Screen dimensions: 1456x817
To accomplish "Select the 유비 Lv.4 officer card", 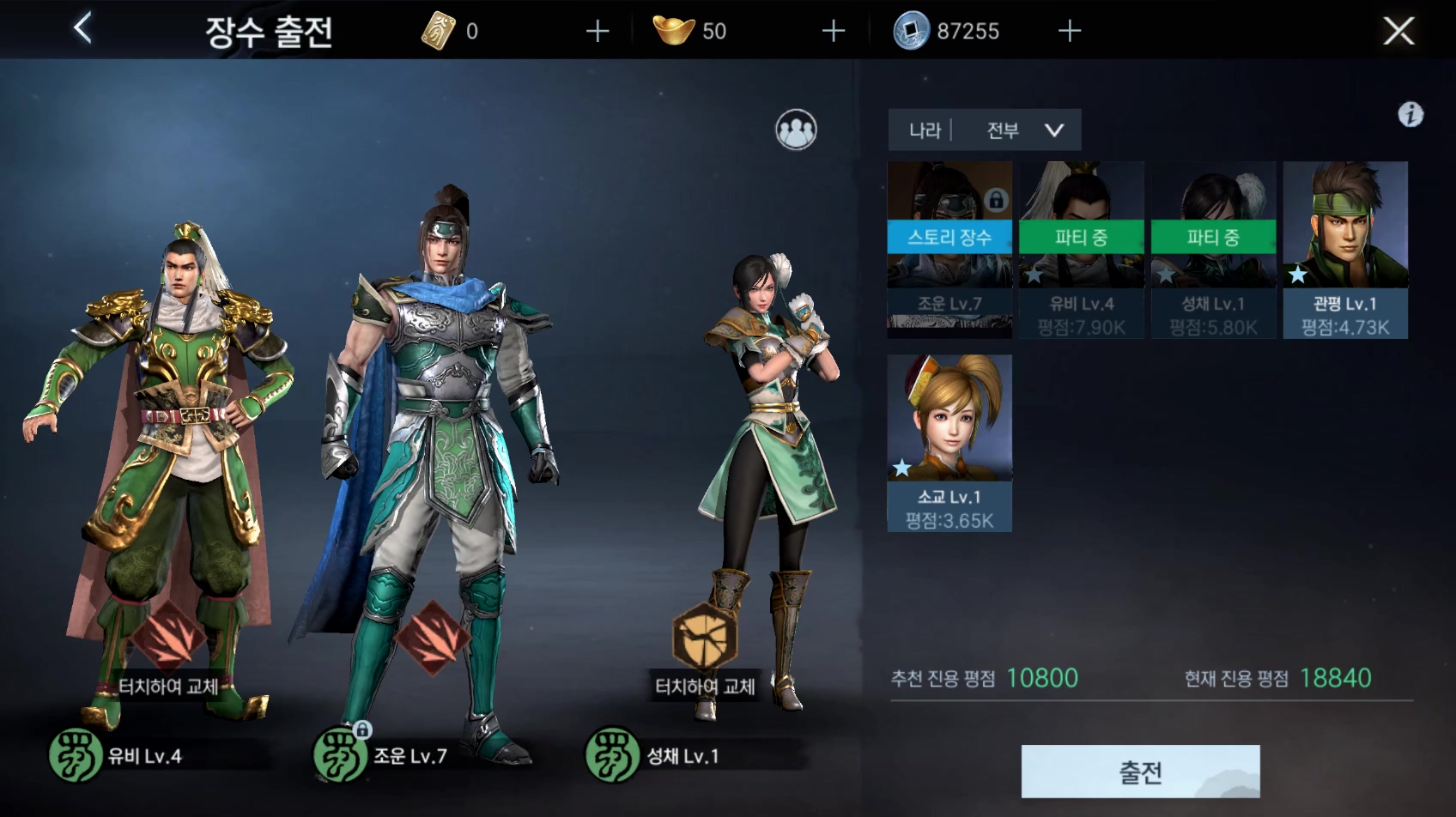I will pyautogui.click(x=1081, y=249).
